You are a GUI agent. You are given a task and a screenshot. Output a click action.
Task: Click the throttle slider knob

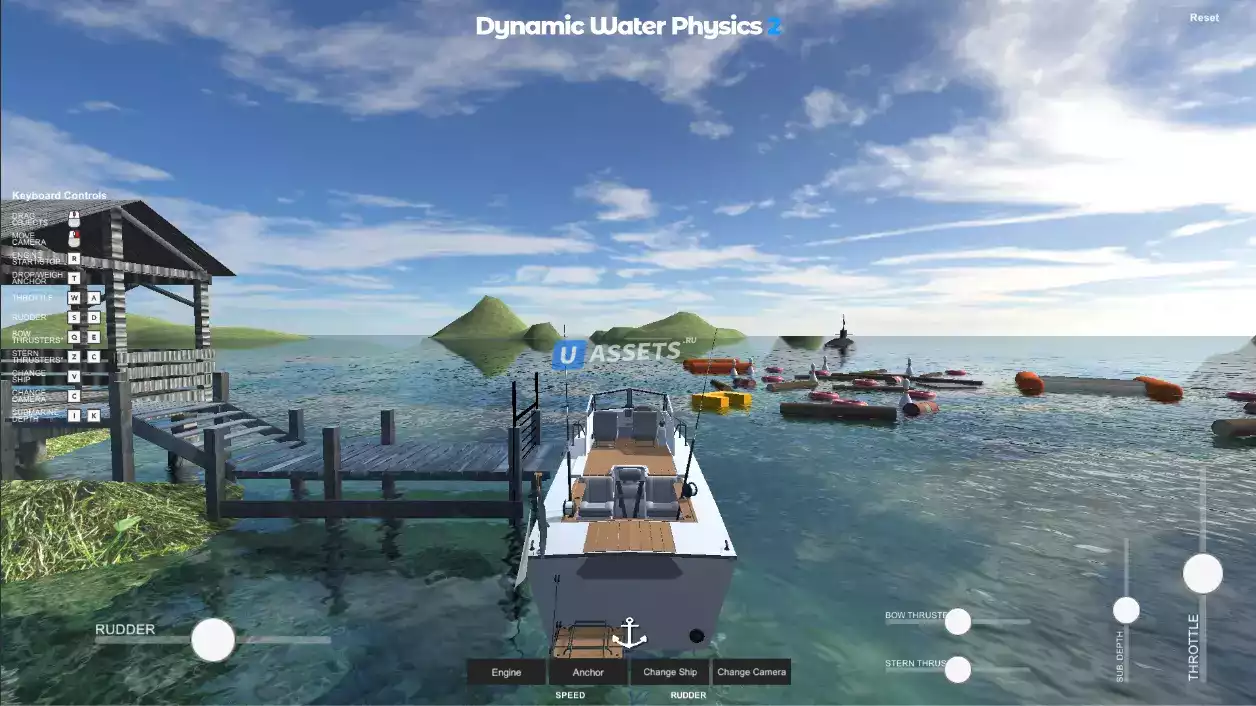point(1202,574)
